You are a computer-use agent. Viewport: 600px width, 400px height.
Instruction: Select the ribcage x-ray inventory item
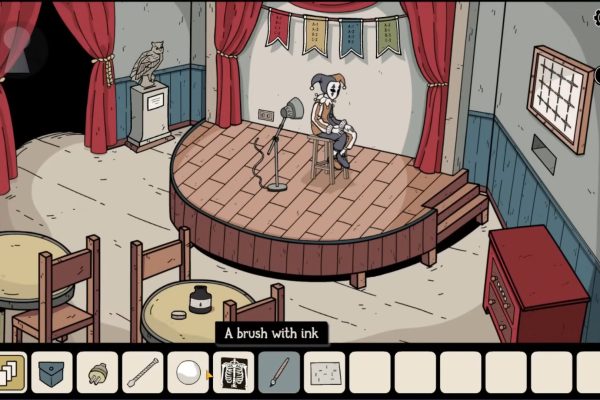pyautogui.click(x=233, y=372)
